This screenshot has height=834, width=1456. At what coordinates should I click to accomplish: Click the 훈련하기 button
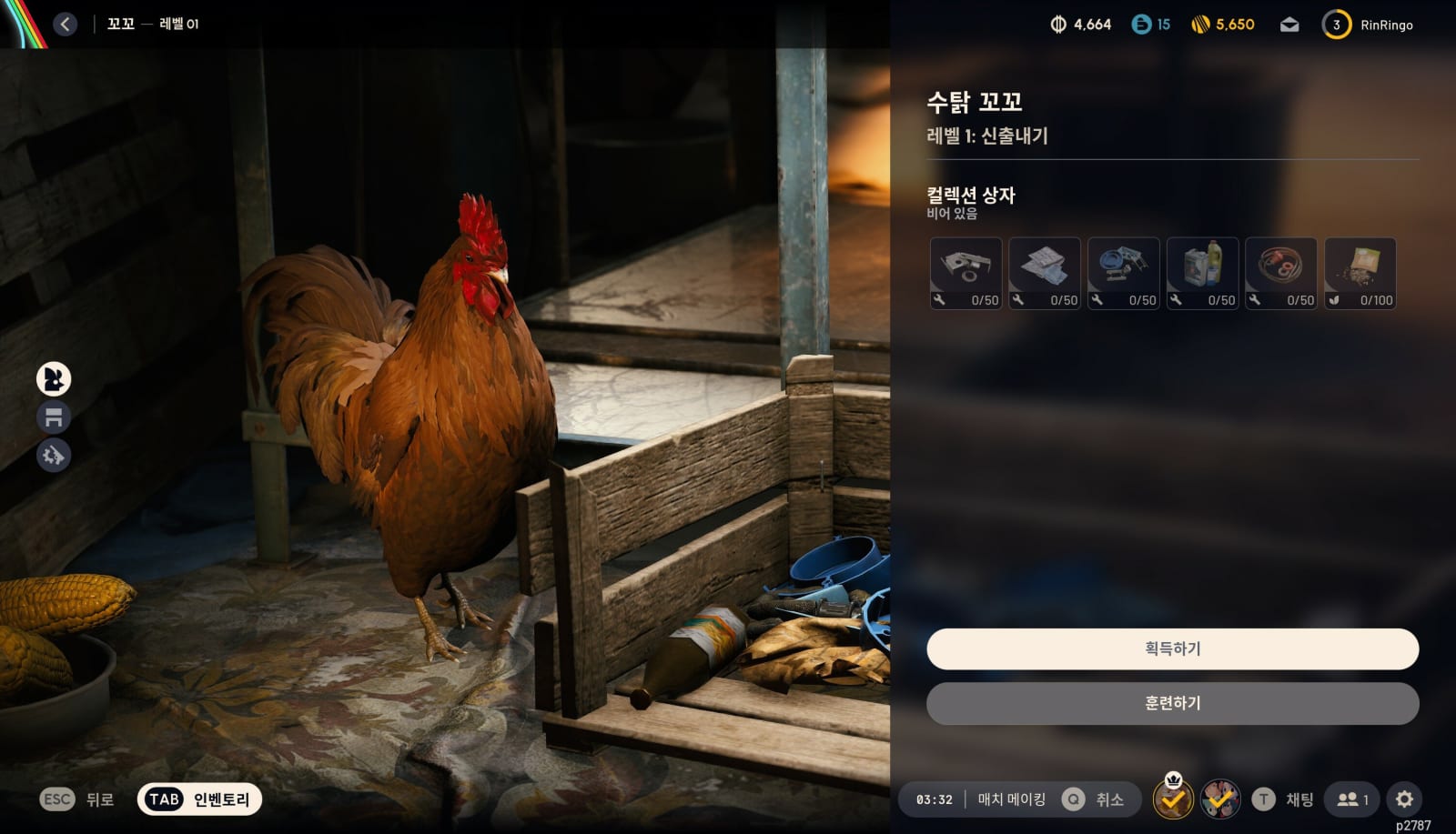tap(1172, 703)
